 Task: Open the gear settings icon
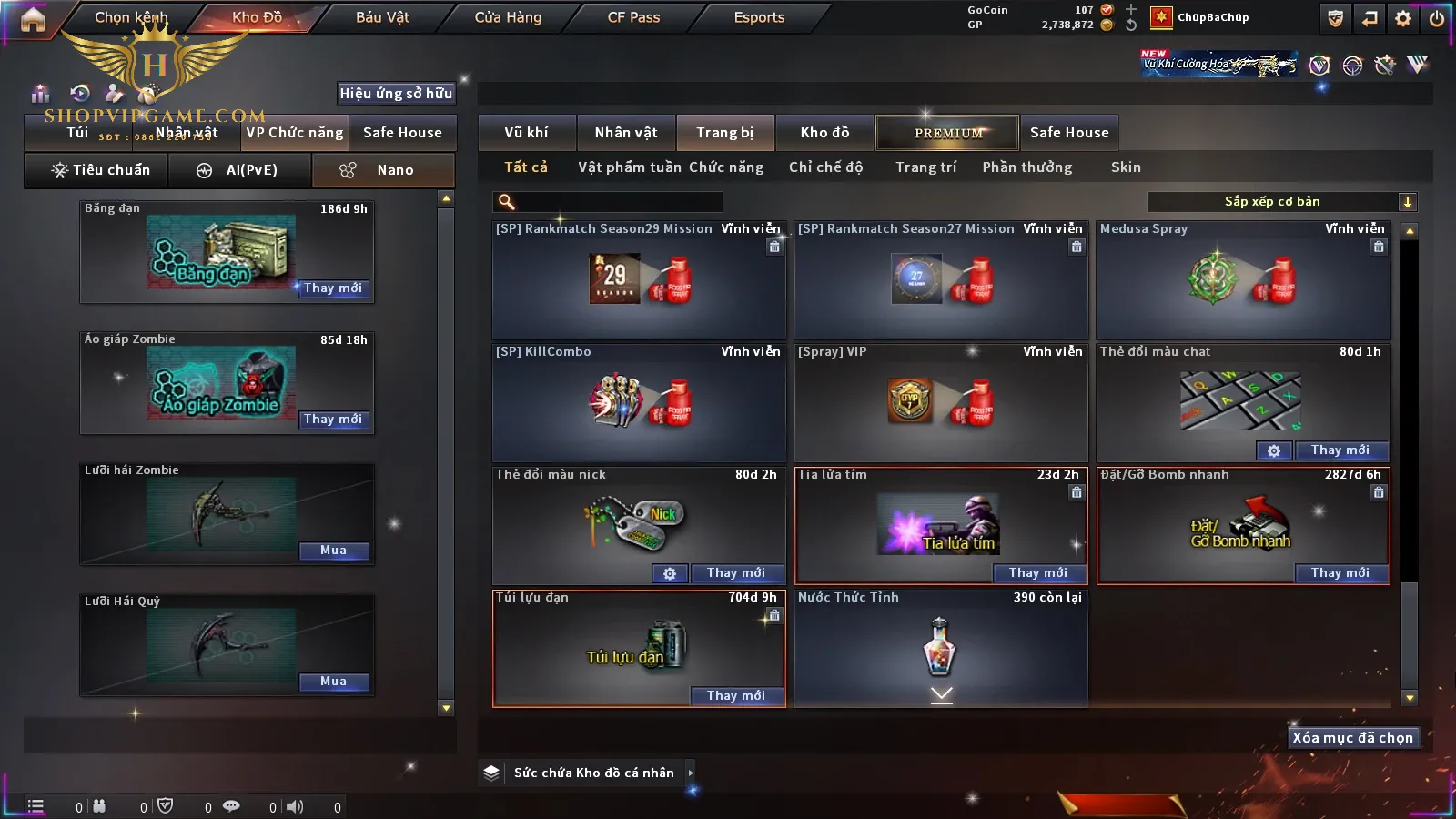(1403, 18)
